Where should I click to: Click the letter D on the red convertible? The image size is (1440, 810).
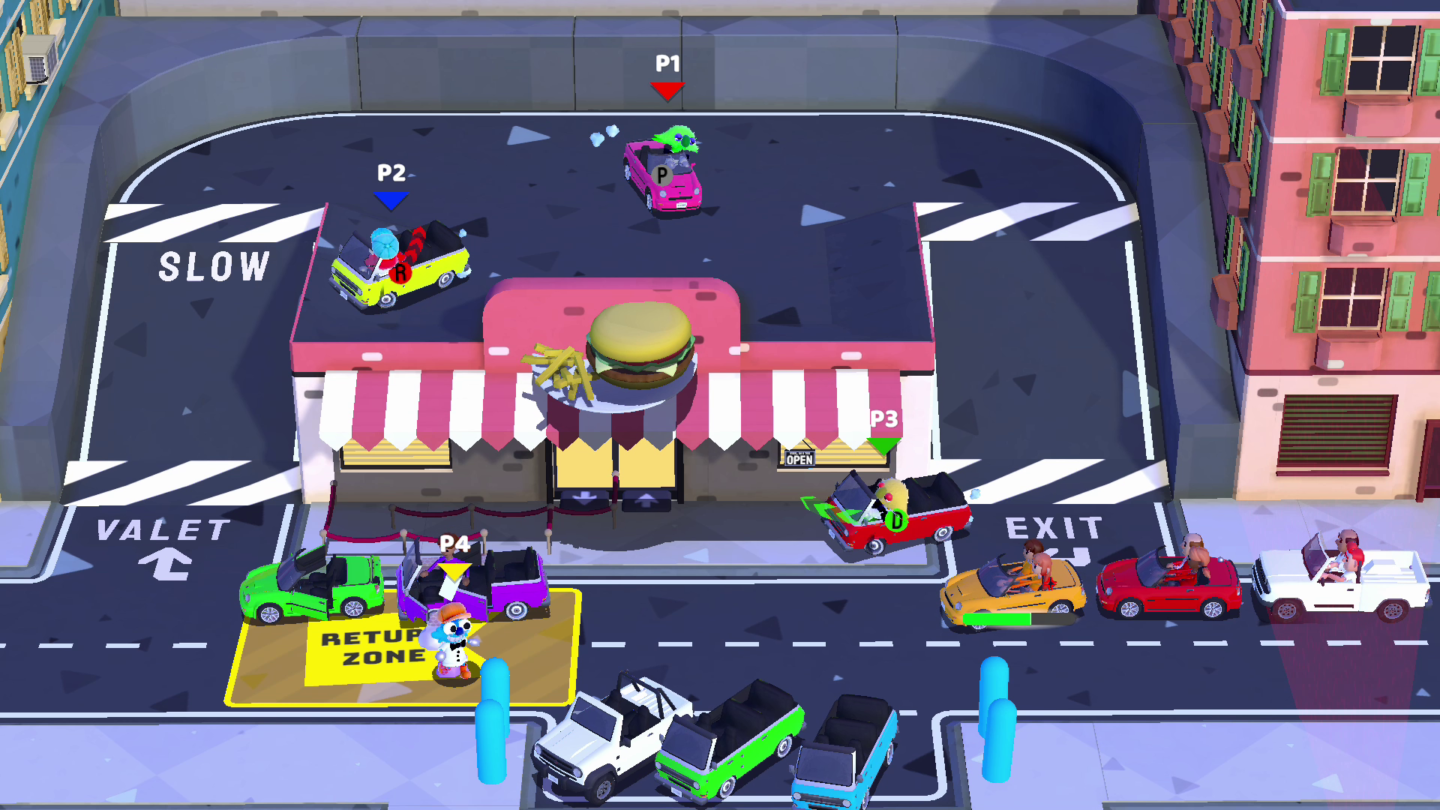895,520
